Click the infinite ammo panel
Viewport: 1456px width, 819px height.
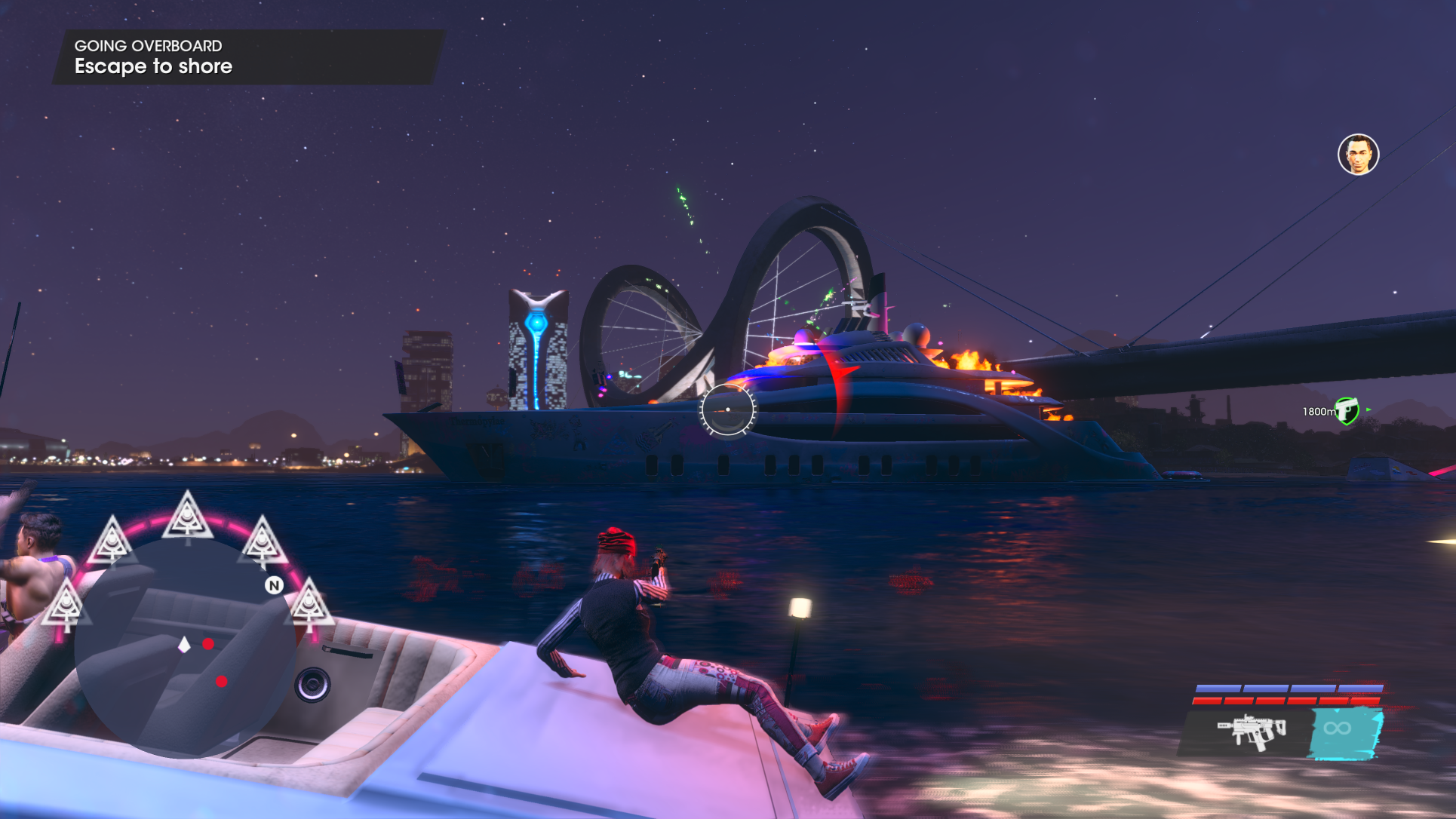tap(1345, 730)
